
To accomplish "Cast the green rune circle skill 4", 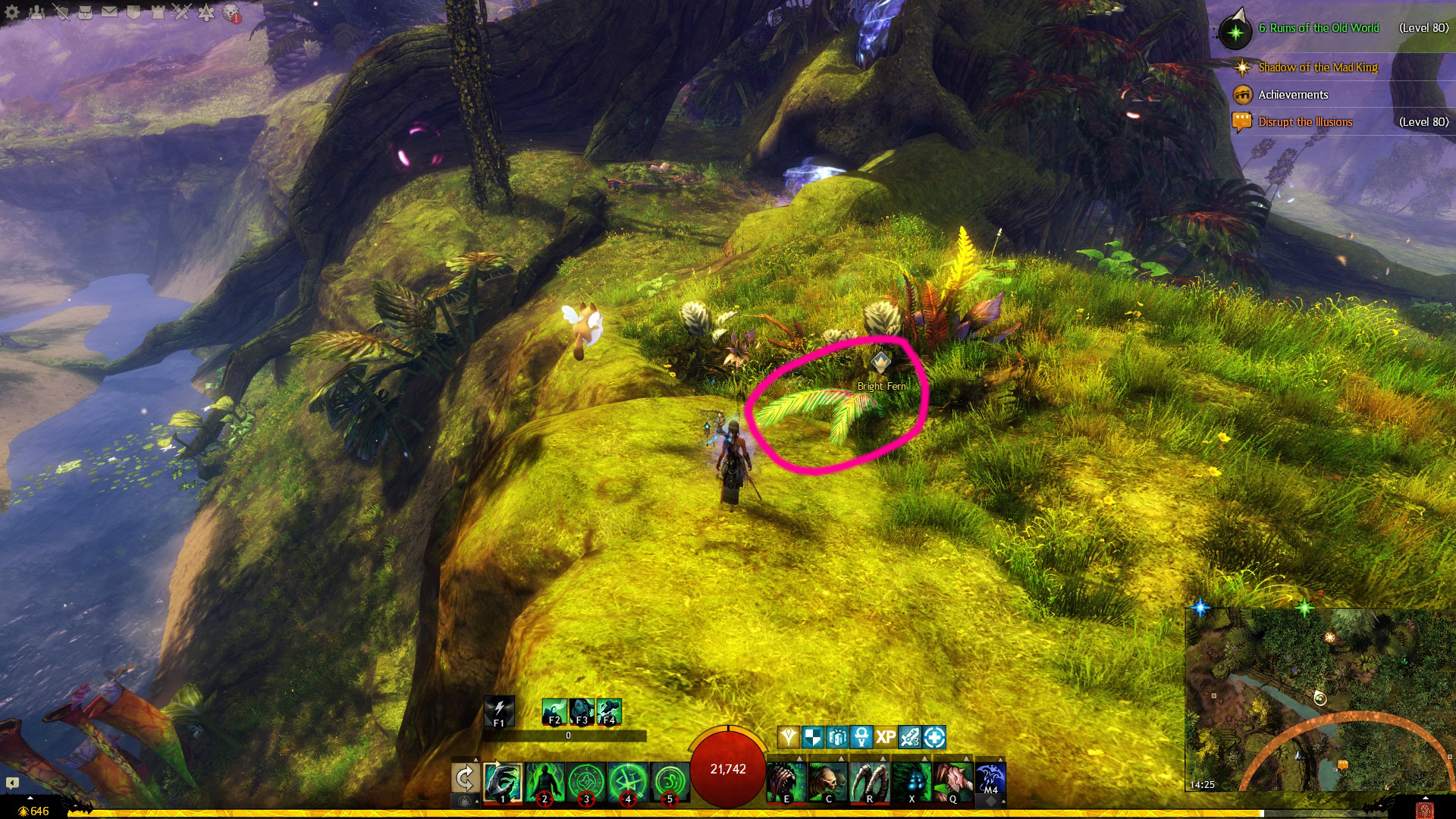I will tap(628, 783).
